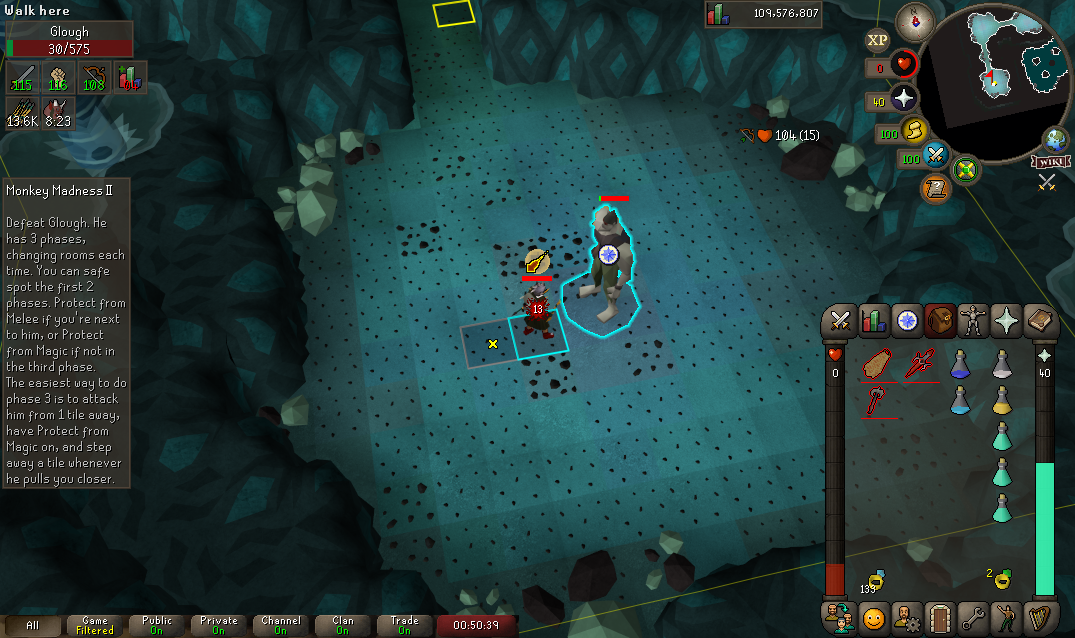Viewport: 1075px width, 638px height.
Task: Toggle the Quick Prayers orb
Action: pyautogui.click(x=904, y=99)
